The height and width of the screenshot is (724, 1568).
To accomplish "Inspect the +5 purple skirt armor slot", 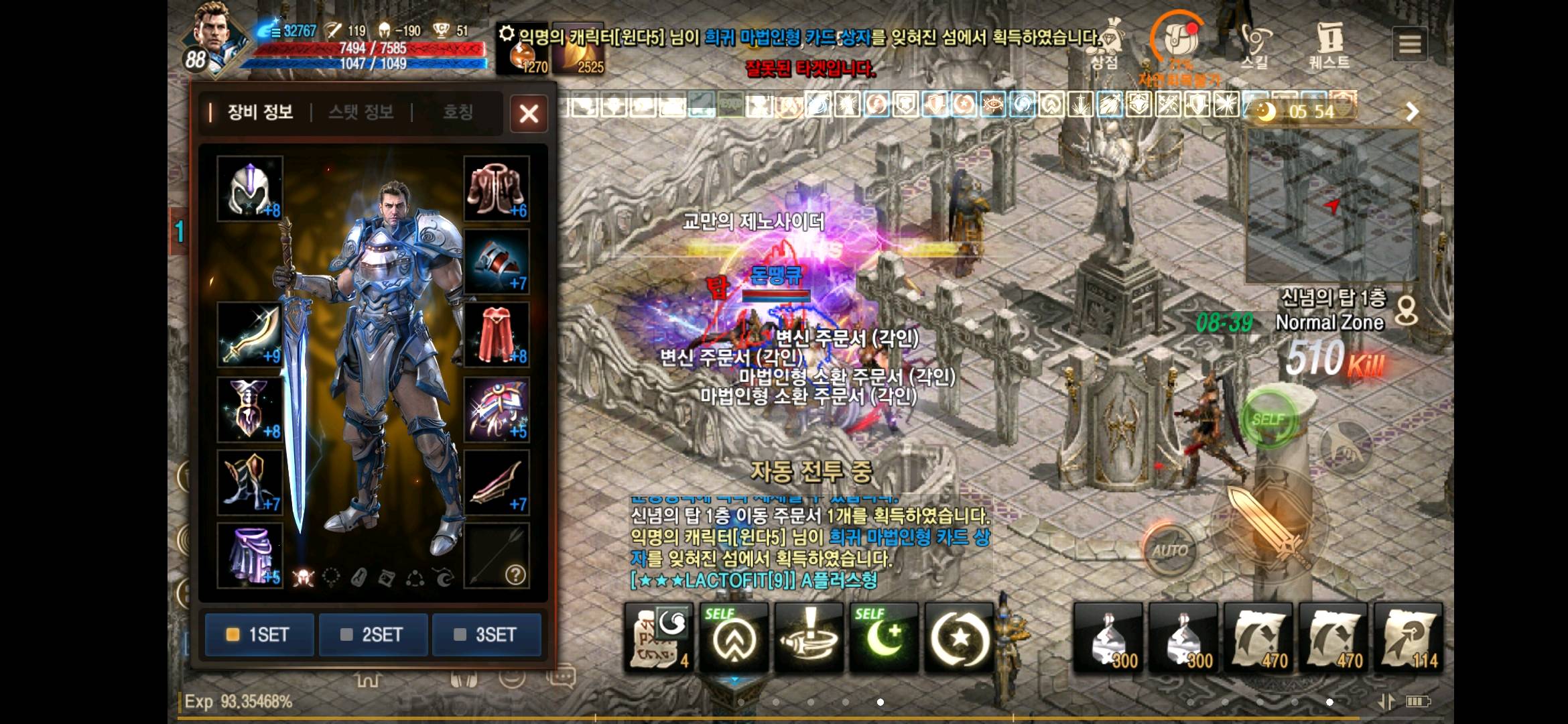I will coord(250,556).
